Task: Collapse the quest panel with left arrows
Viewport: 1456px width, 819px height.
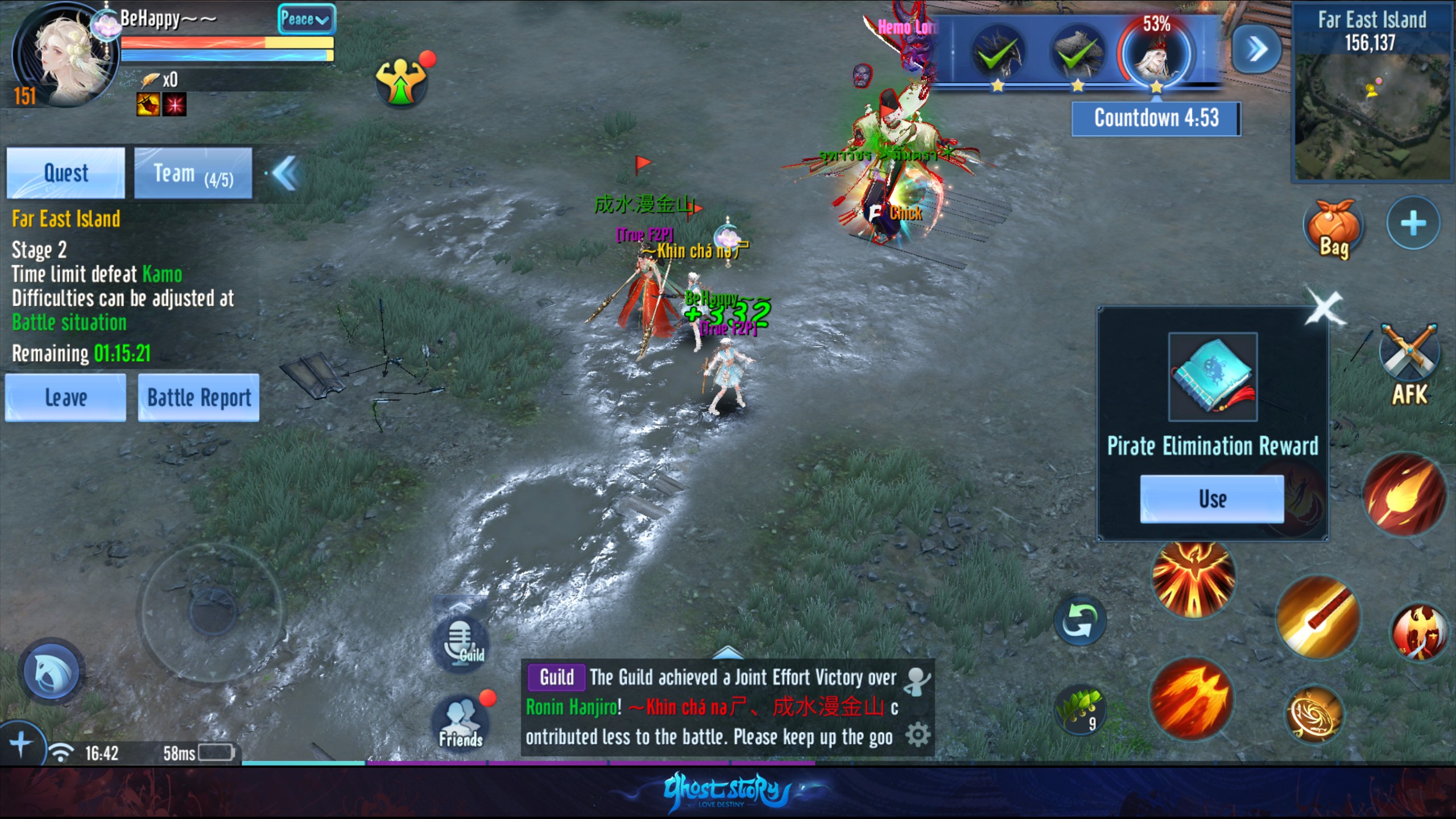Action: tap(285, 173)
